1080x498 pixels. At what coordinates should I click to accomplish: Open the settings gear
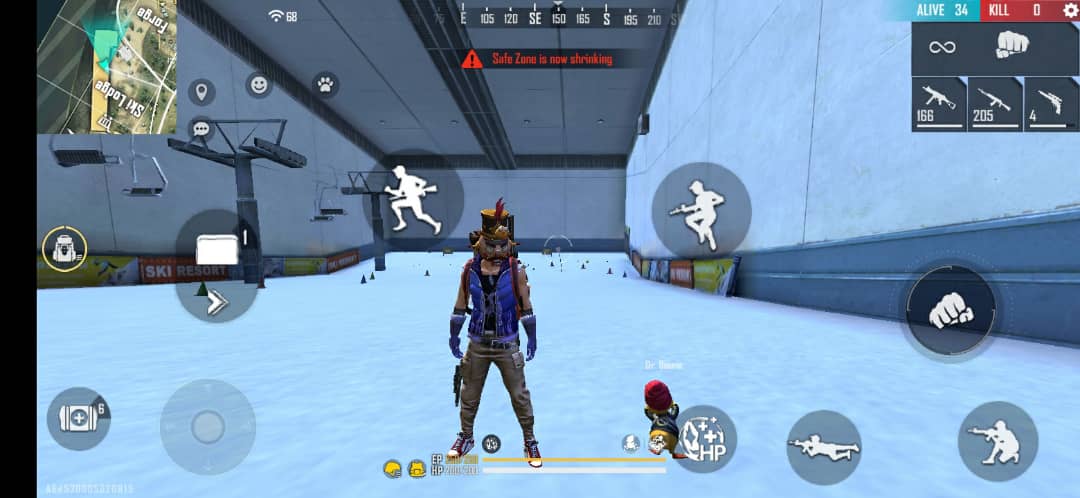tap(1070, 10)
